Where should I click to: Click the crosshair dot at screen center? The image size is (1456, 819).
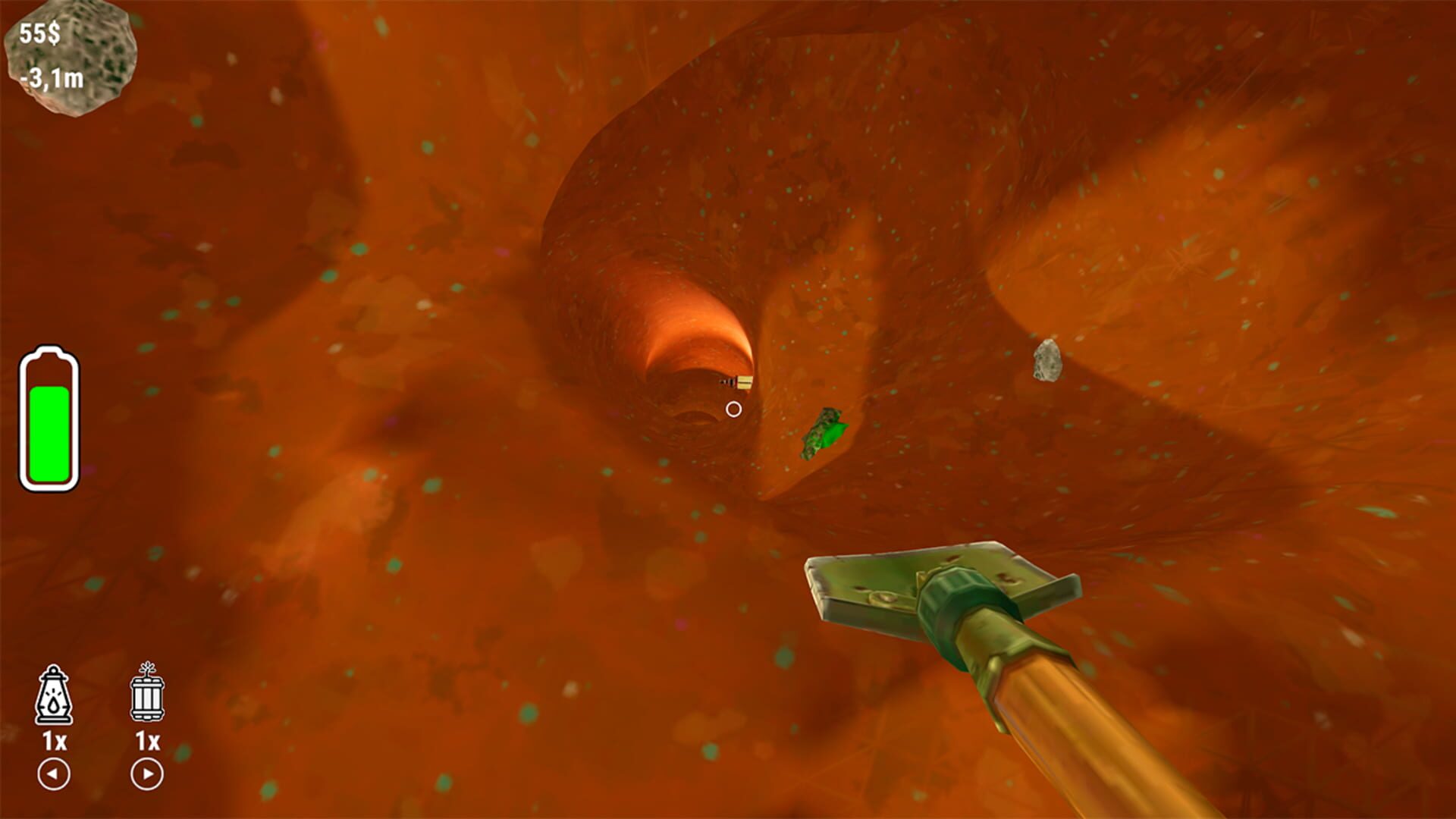pyautogui.click(x=733, y=408)
